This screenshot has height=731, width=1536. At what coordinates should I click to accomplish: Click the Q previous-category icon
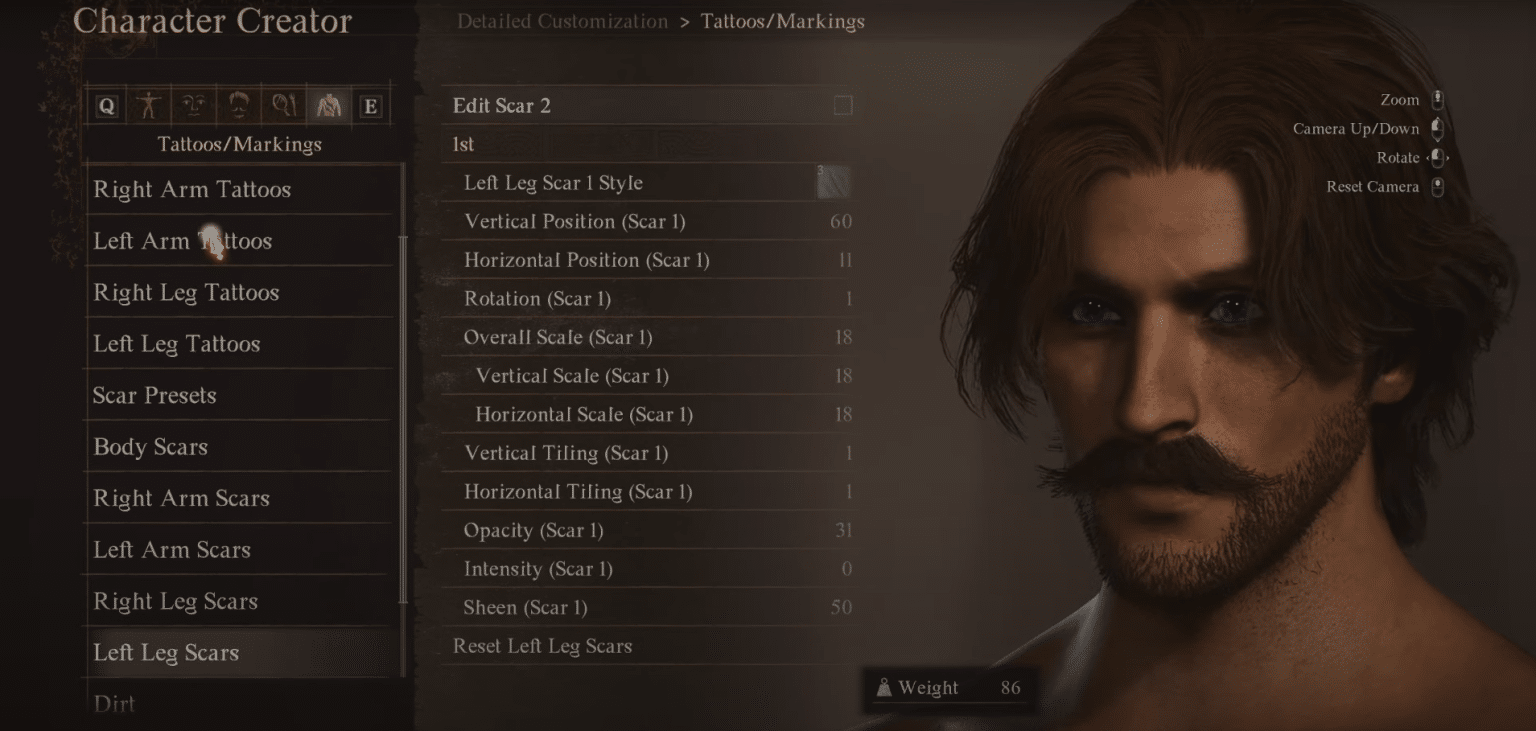coord(107,105)
